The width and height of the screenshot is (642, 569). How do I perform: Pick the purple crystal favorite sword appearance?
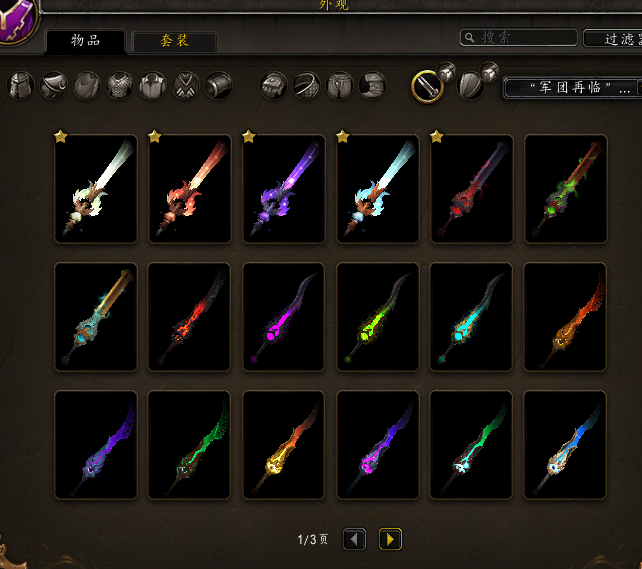click(284, 189)
